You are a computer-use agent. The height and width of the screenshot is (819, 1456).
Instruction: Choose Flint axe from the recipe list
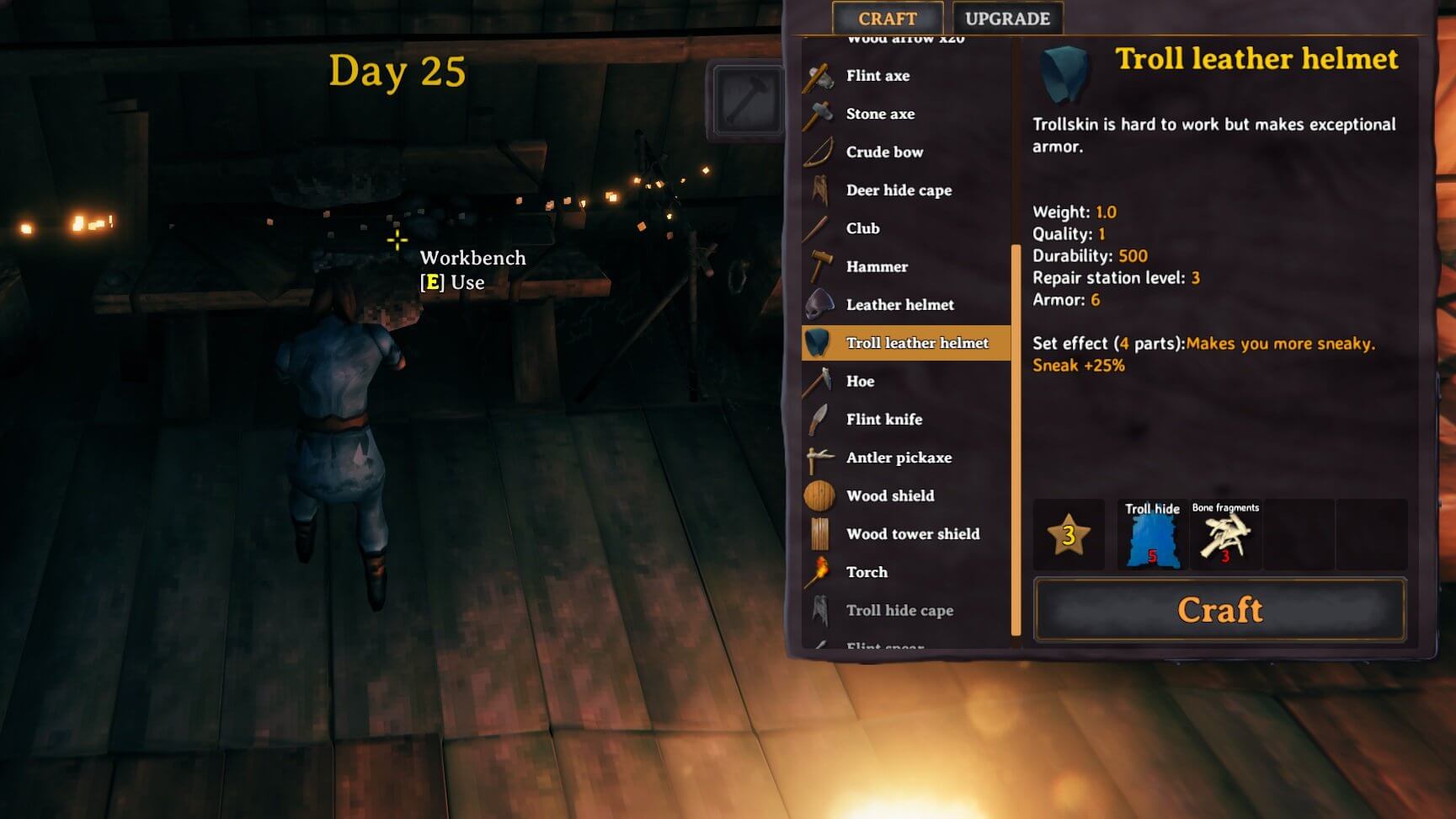(877, 76)
